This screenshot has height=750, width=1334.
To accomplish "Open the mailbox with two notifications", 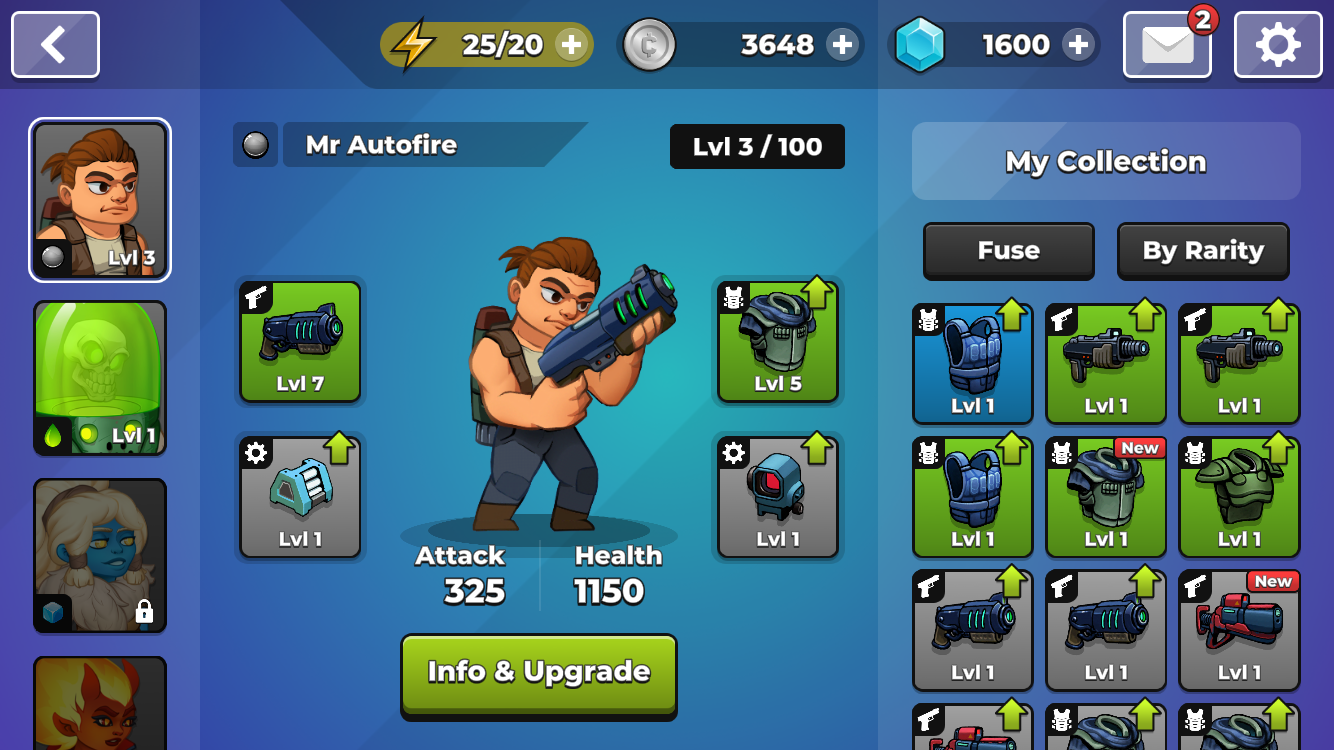I will tap(1167, 45).
